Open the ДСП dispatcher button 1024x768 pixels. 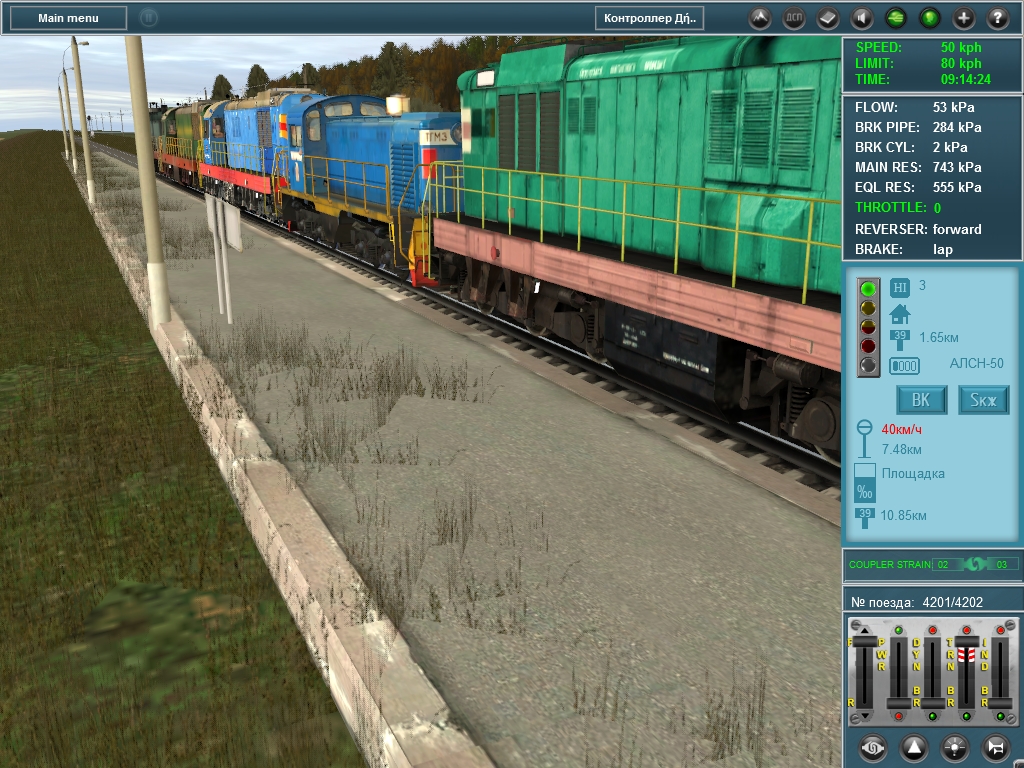click(794, 18)
